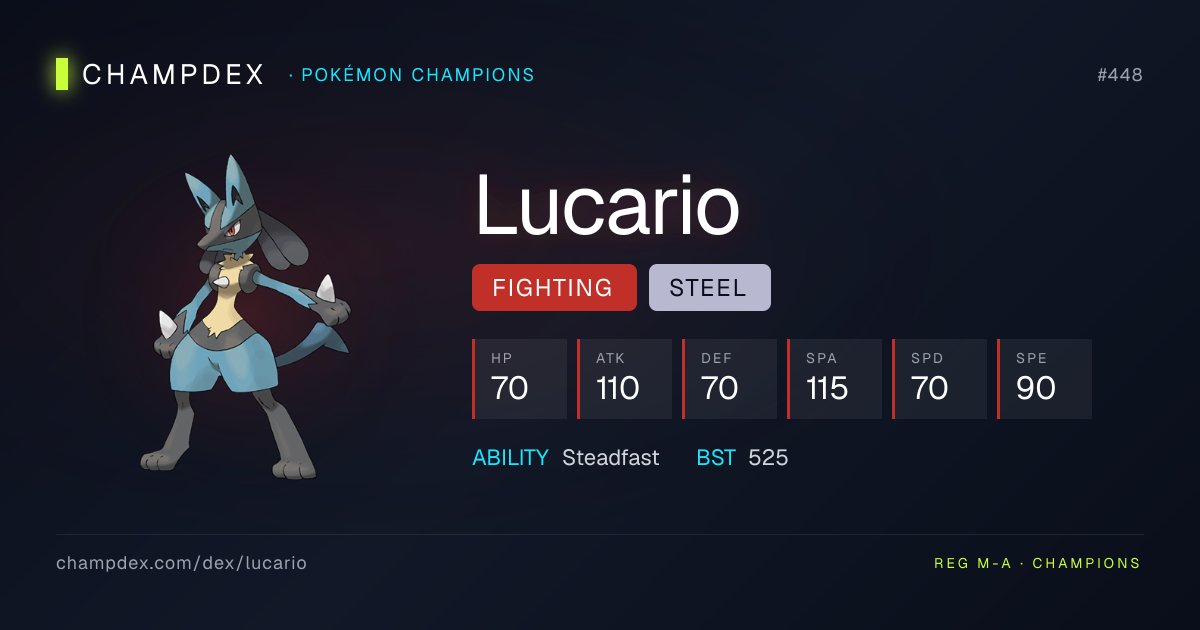Click the ChampDex logo
The width and height of the screenshot is (1200, 630).
point(160,74)
